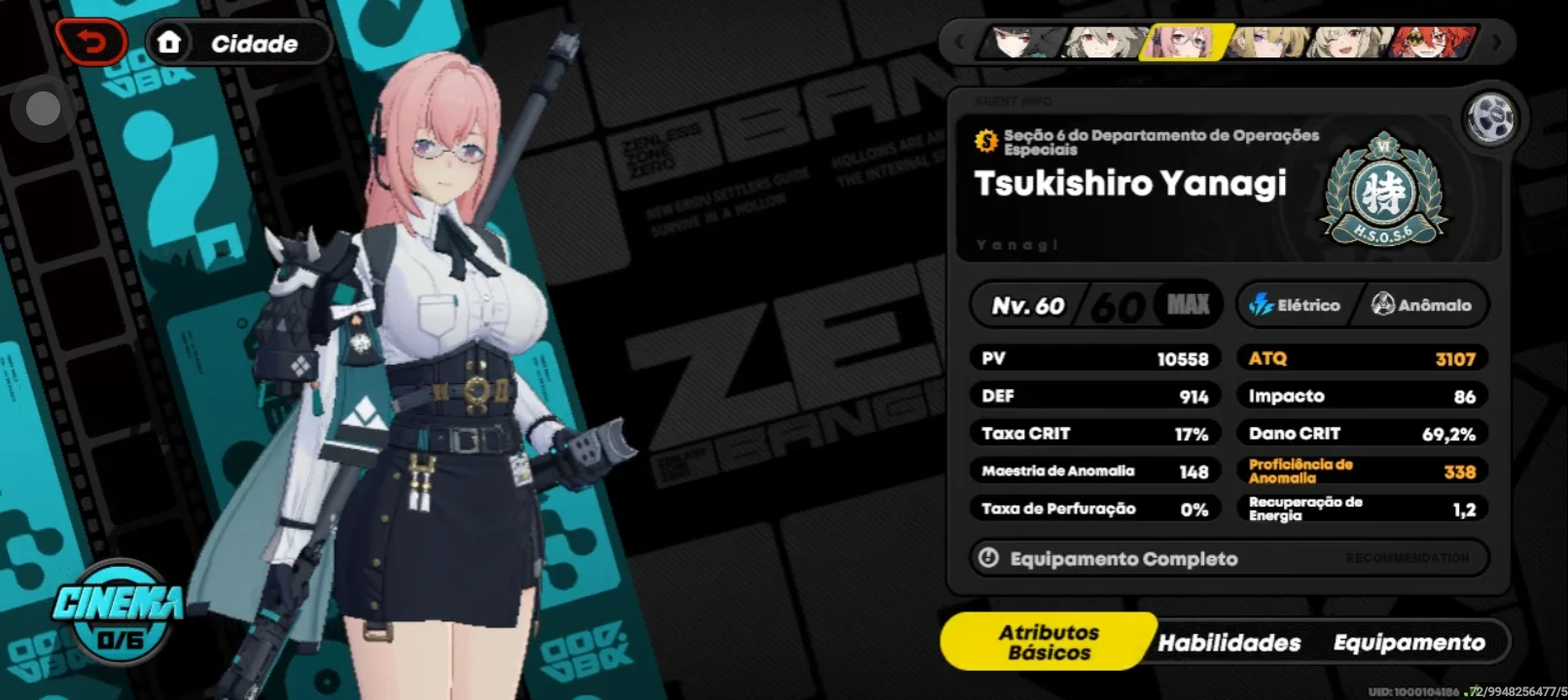Click the Proficiência de Anomalia stat

pyautogui.click(x=1360, y=471)
